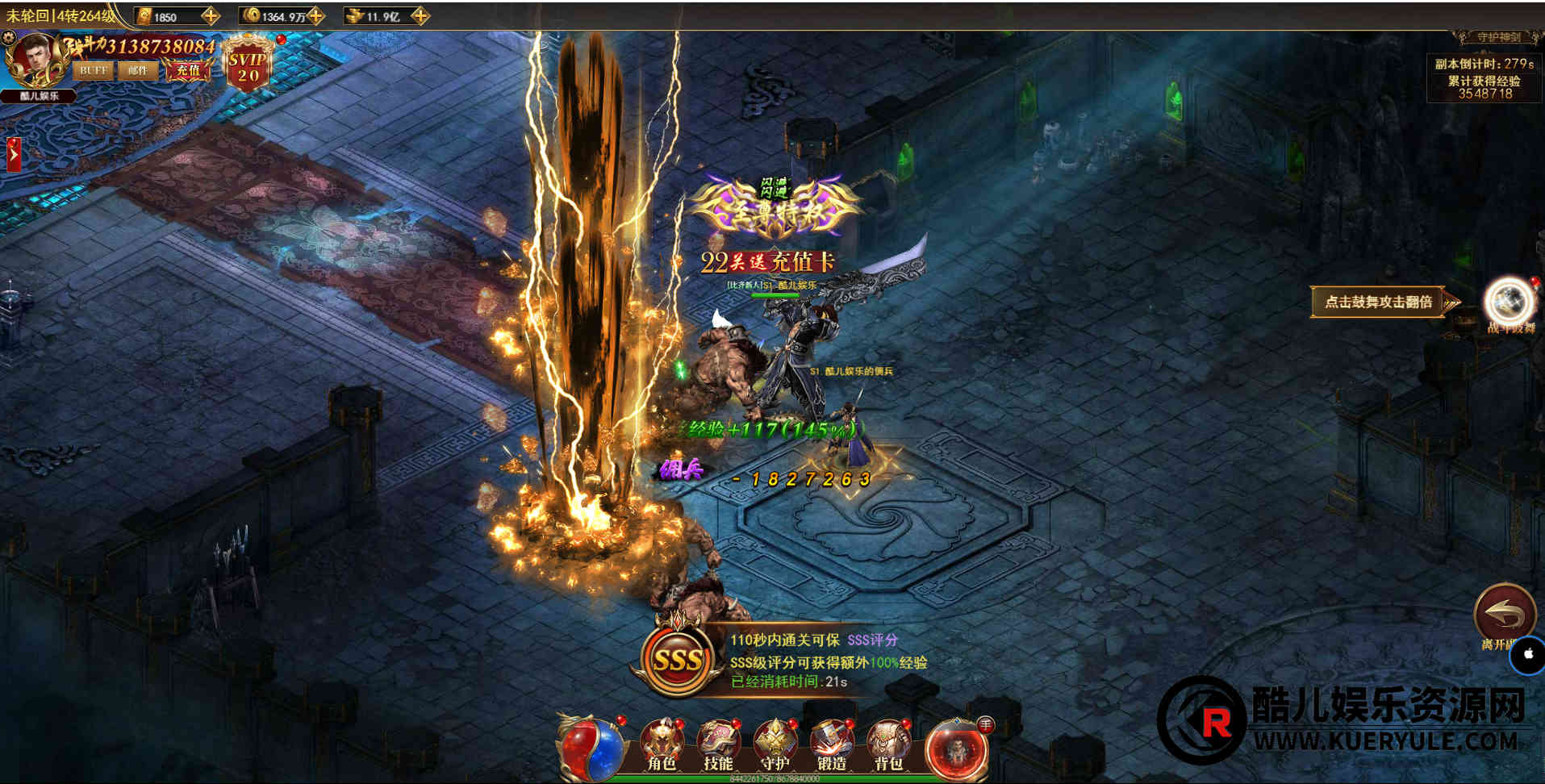The height and width of the screenshot is (784, 1545).
Task: Click the red 充值 recharge button
Action: click(x=188, y=71)
